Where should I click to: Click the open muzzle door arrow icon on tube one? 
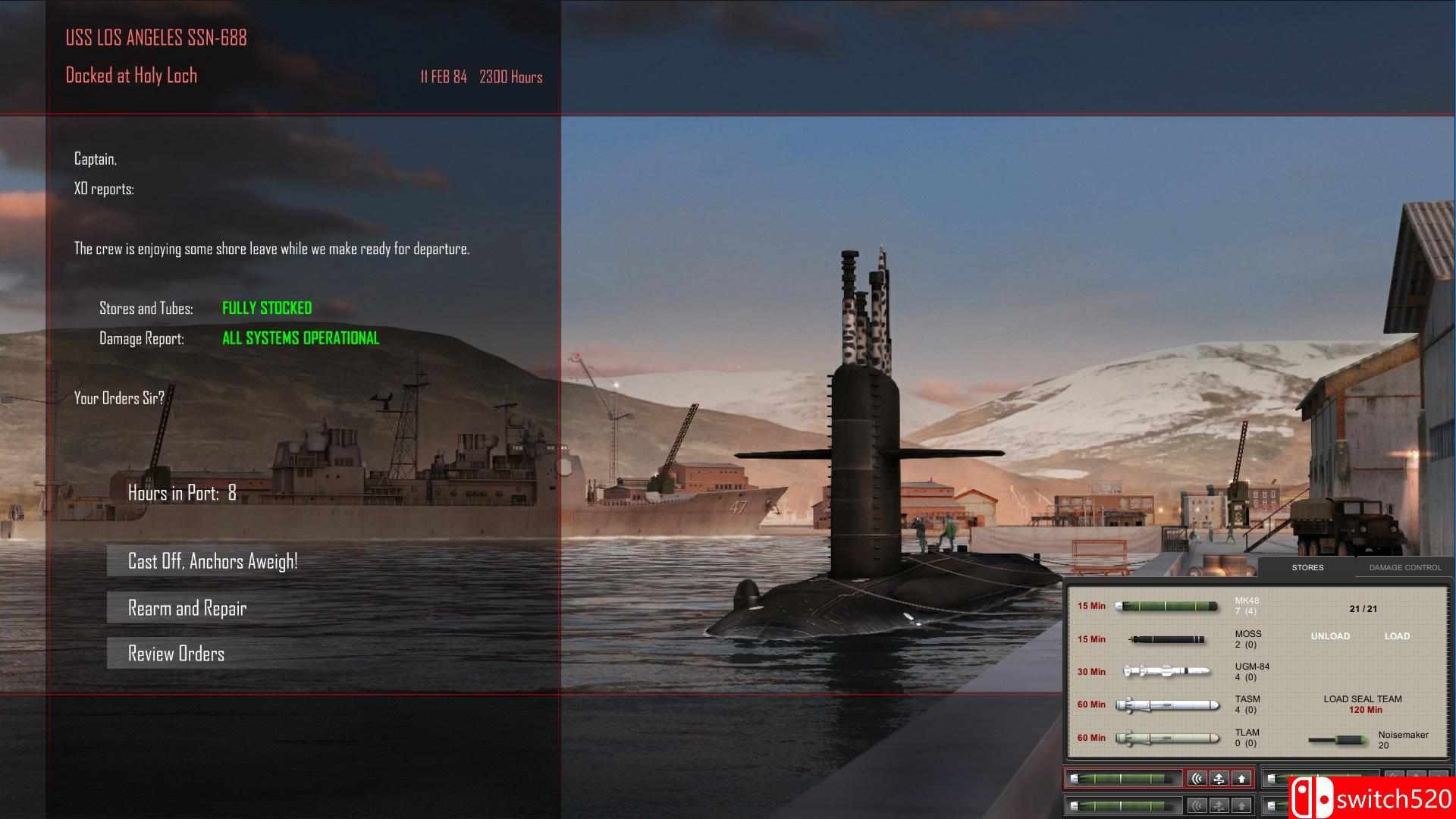1241,778
